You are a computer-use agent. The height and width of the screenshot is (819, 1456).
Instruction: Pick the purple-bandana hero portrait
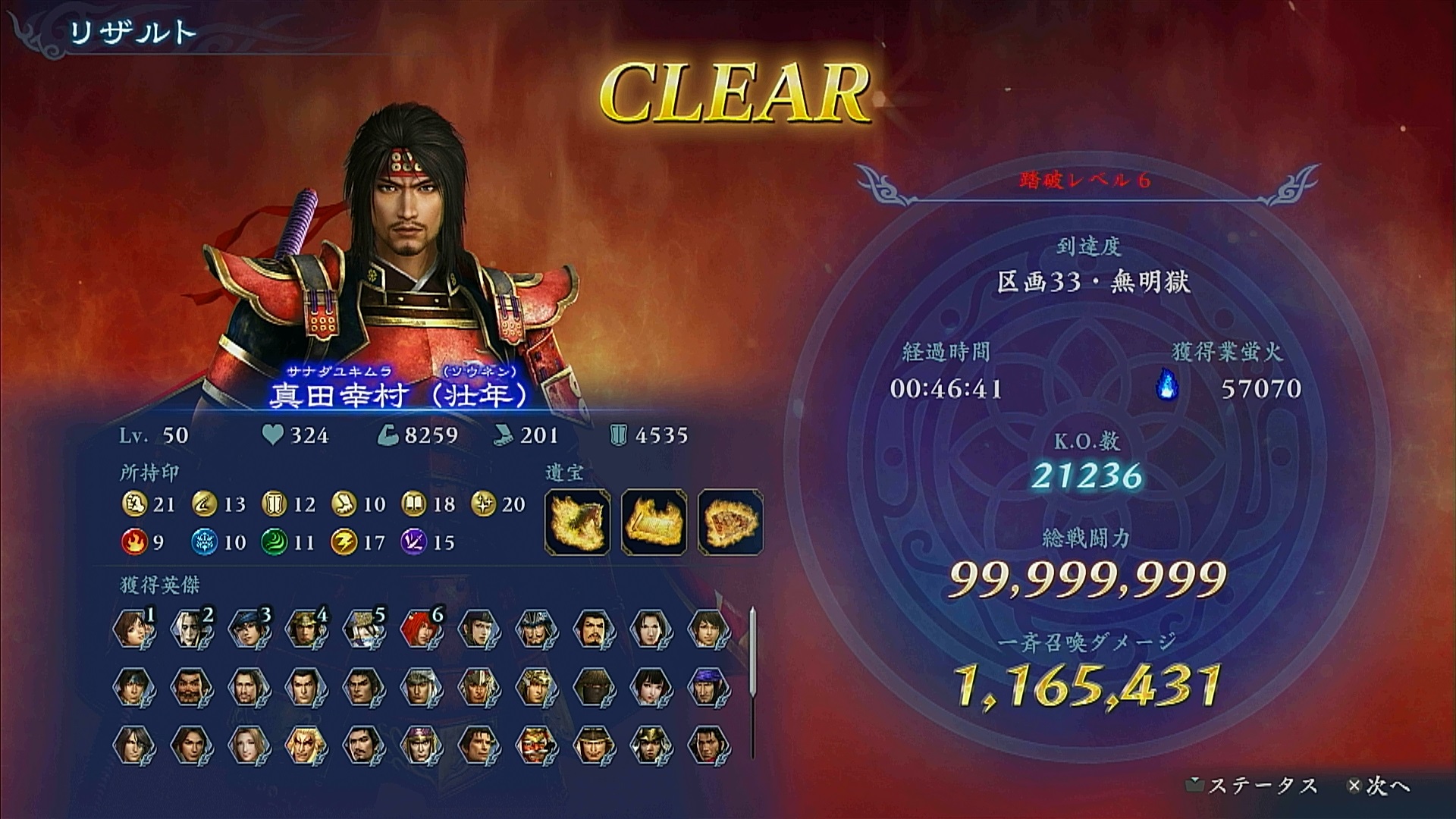coord(709,687)
